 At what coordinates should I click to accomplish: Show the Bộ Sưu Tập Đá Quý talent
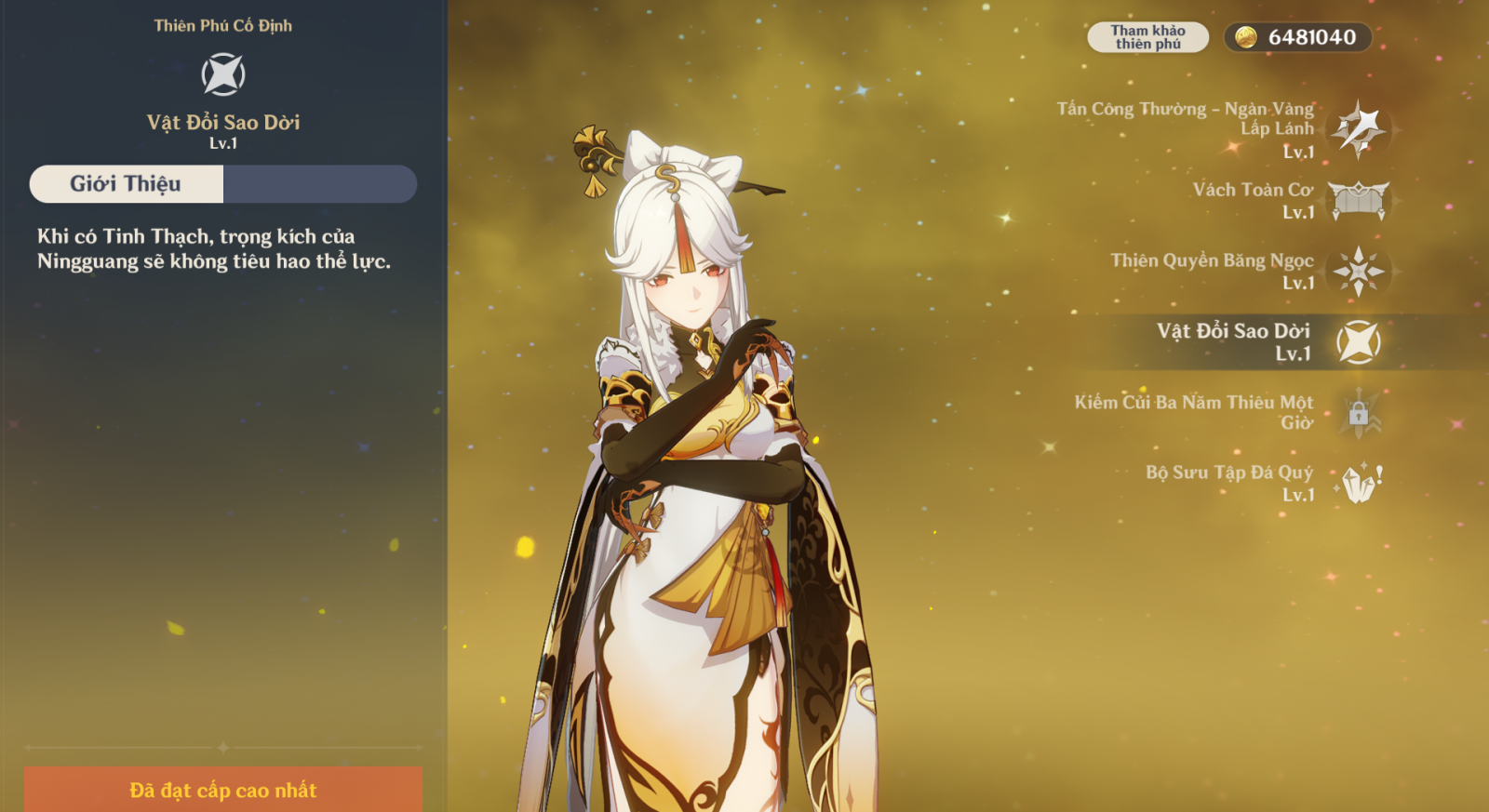tap(1358, 484)
